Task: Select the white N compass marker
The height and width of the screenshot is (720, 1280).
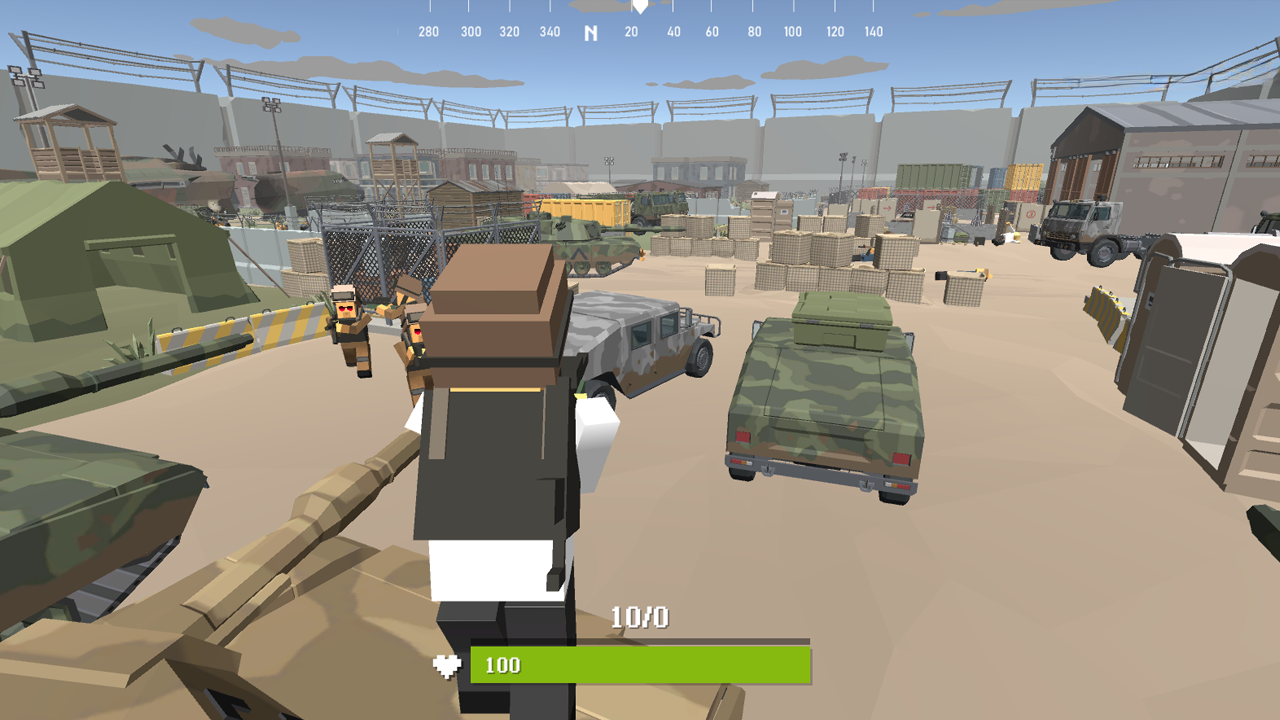Action: (590, 33)
